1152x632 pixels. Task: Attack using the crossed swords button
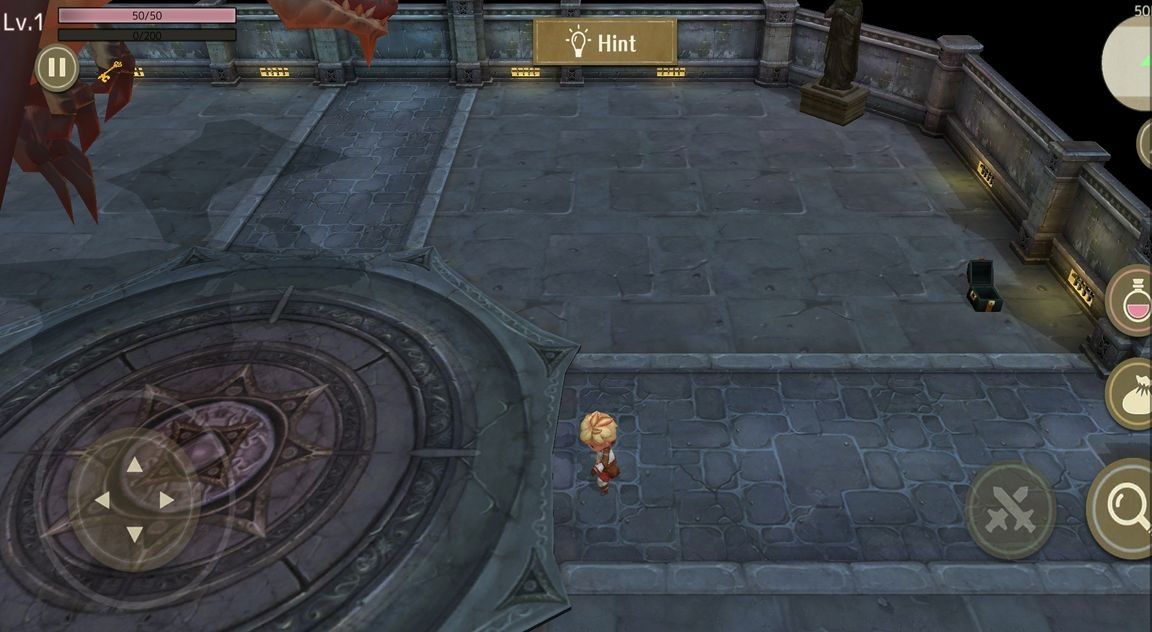coord(1010,510)
